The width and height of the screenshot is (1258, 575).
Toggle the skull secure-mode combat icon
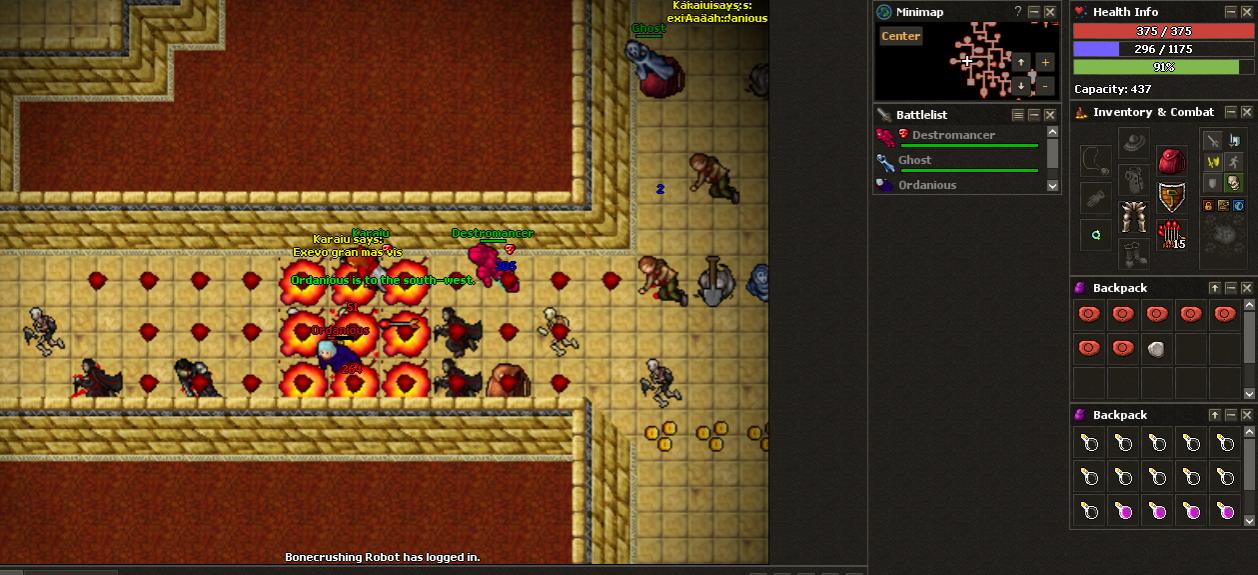pyautogui.click(x=1233, y=182)
